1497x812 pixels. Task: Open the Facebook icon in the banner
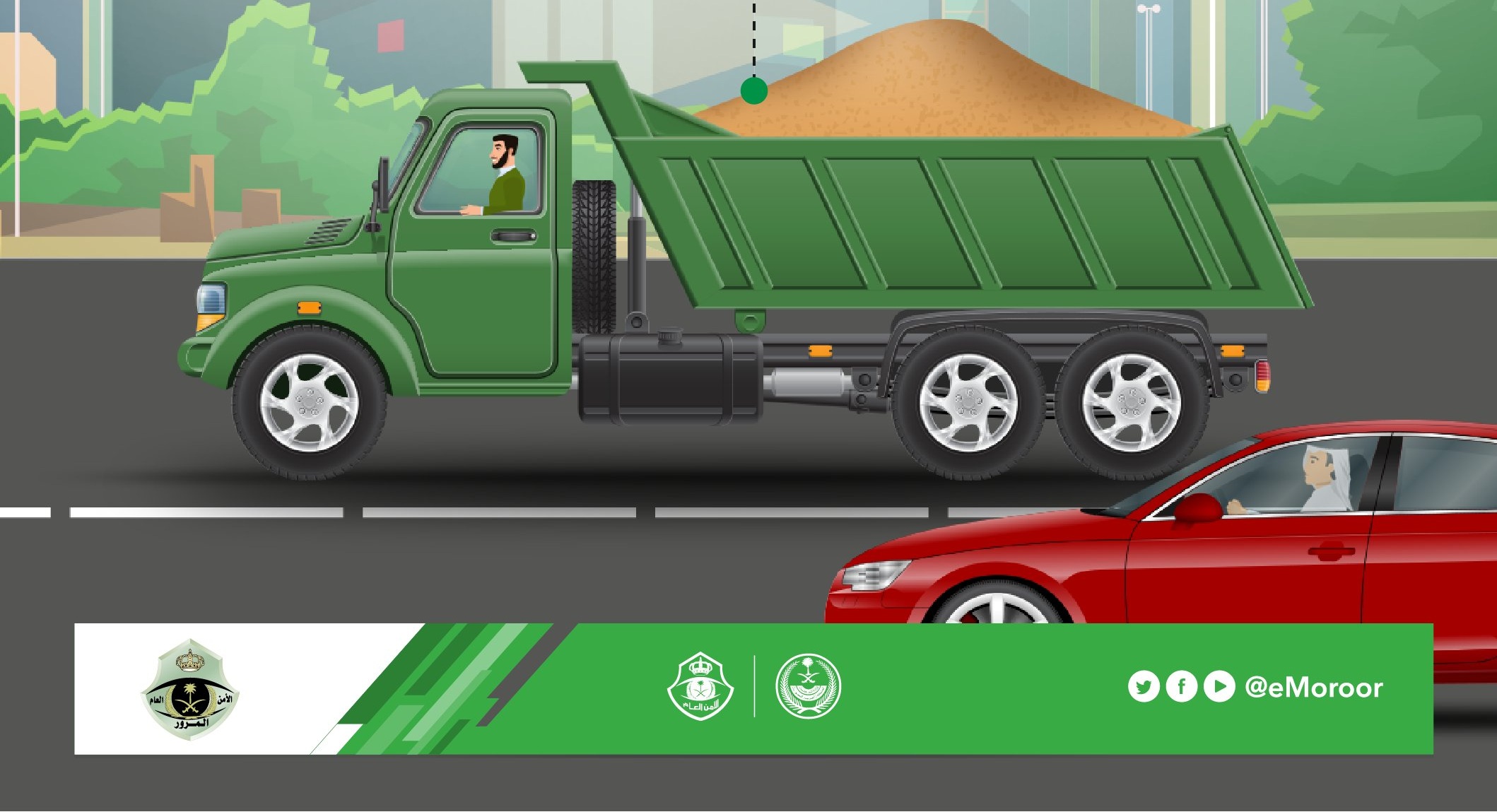(x=1181, y=687)
